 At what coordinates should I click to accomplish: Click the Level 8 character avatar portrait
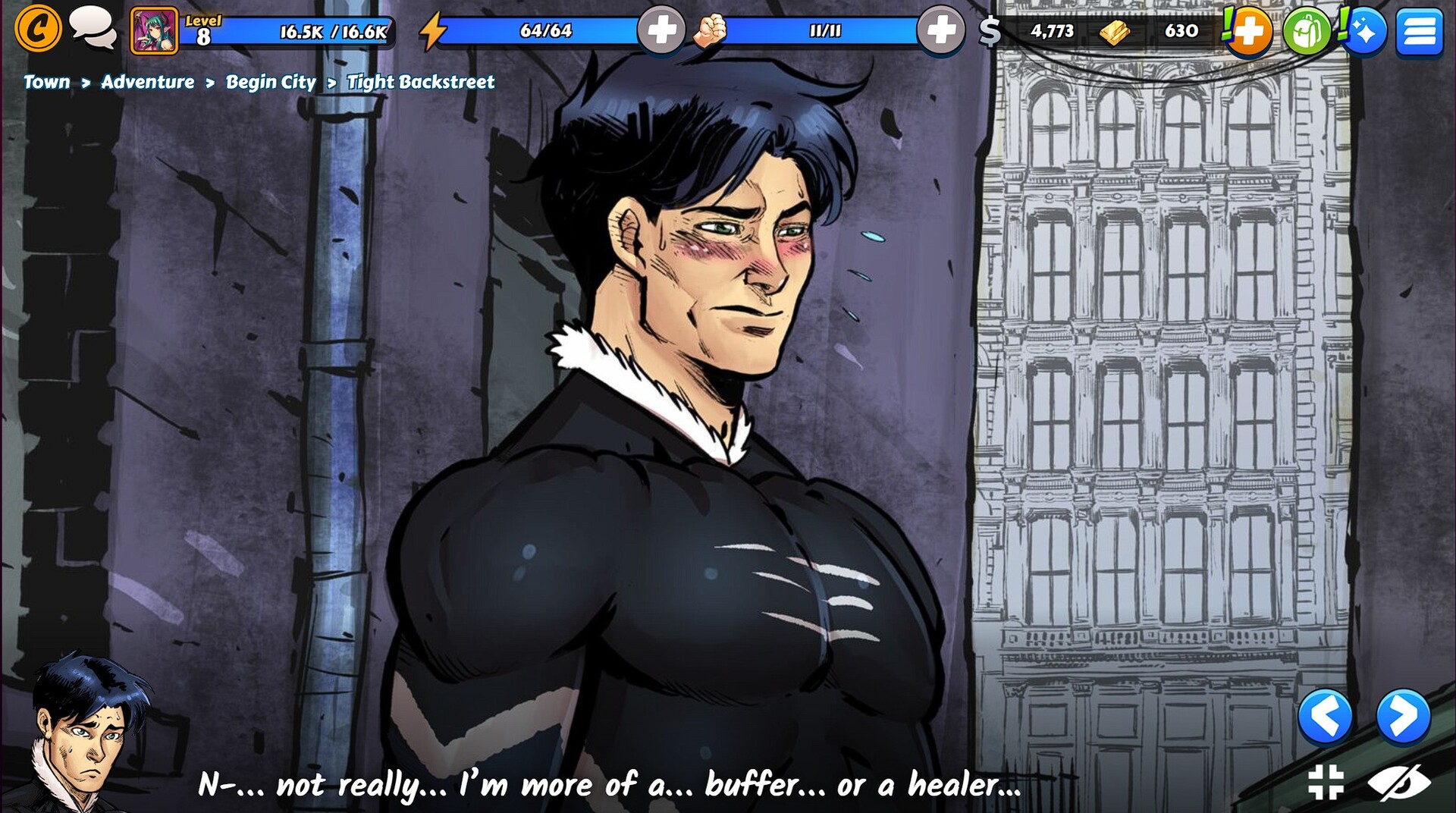point(154,30)
